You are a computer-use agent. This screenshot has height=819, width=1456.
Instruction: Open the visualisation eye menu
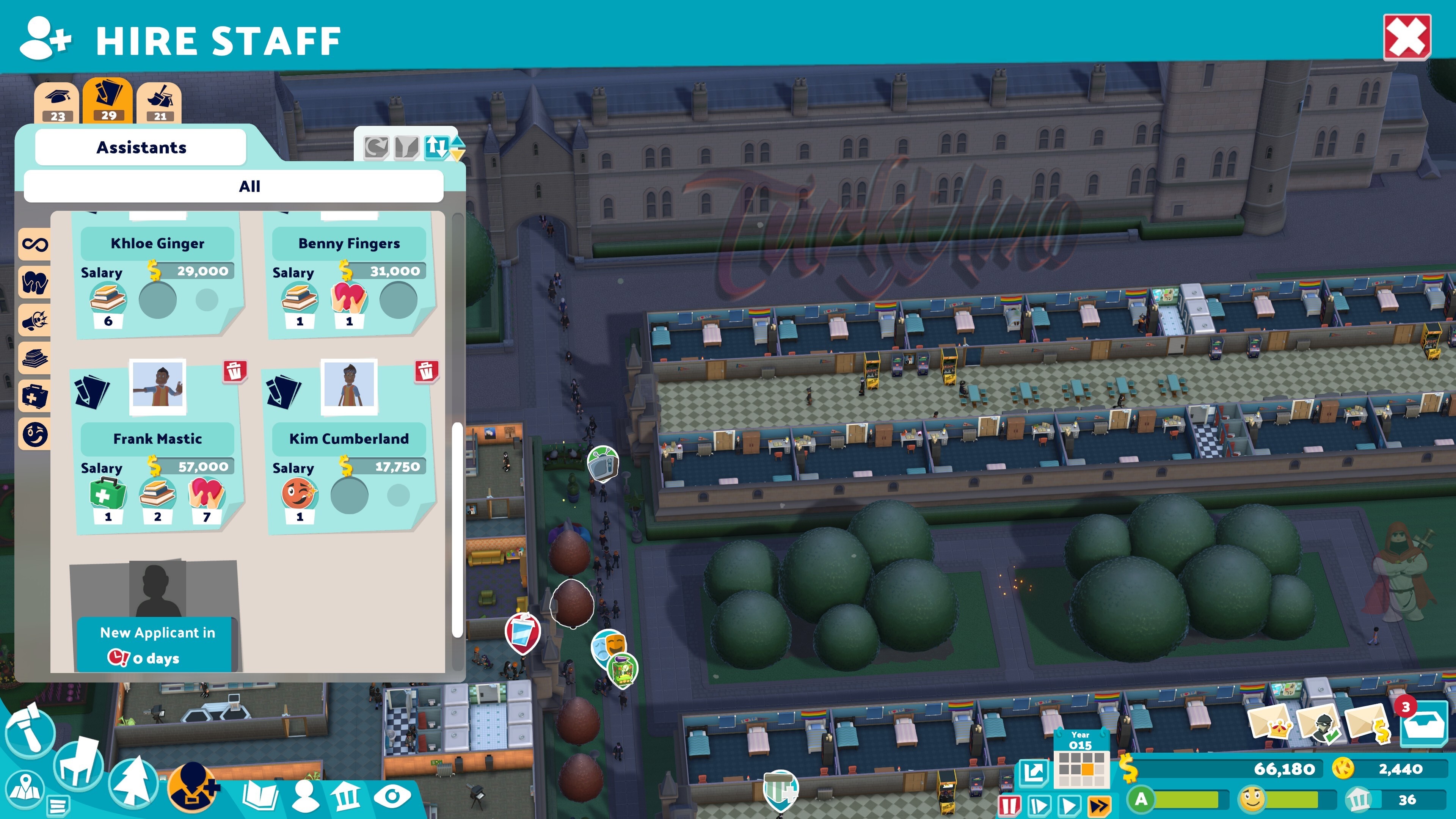[x=392, y=796]
